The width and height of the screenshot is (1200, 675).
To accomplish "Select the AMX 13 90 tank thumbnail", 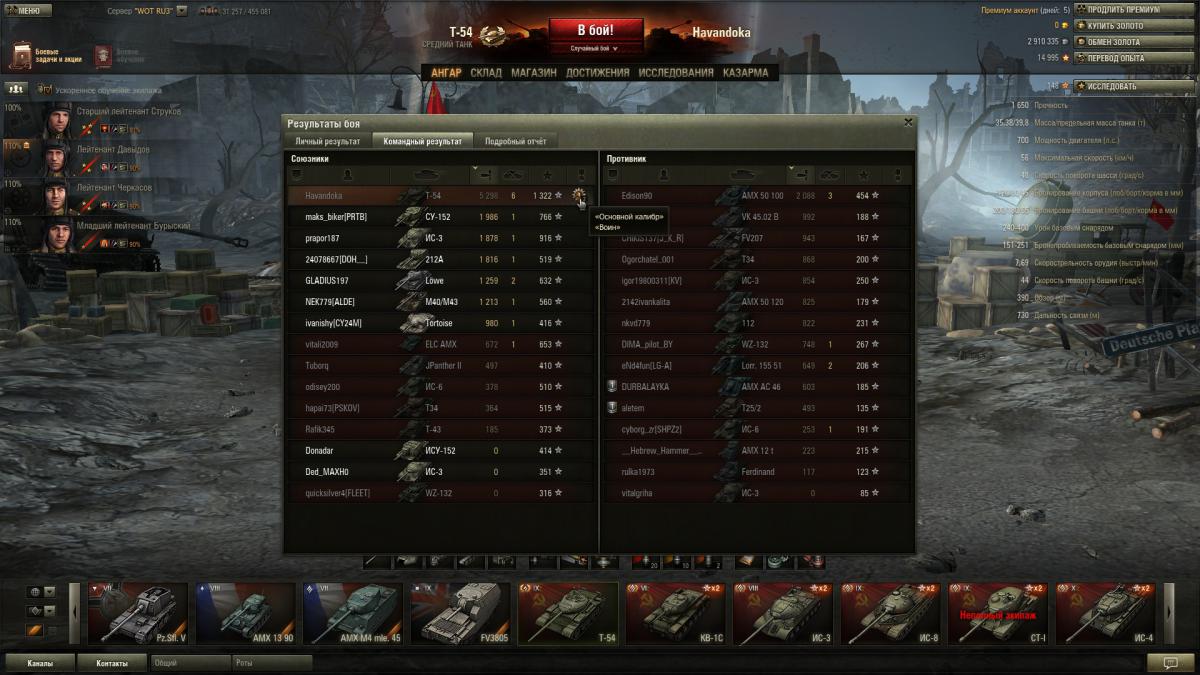I will (244, 613).
